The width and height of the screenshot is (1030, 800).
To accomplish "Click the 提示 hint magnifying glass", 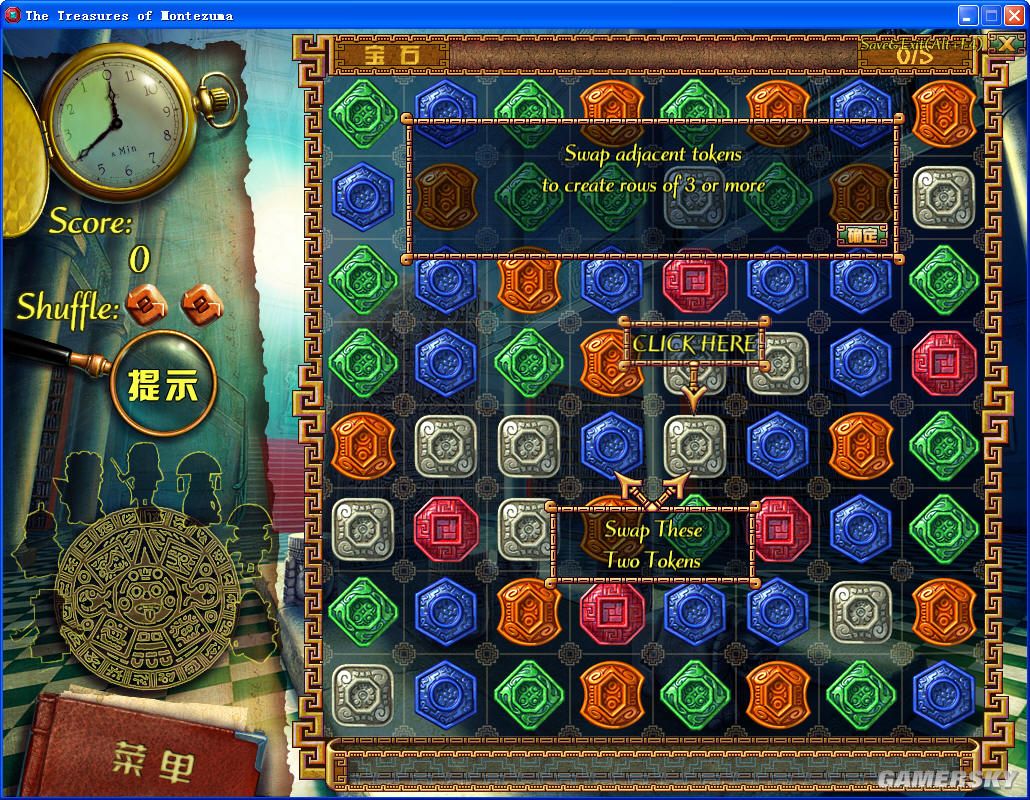I will click(158, 385).
